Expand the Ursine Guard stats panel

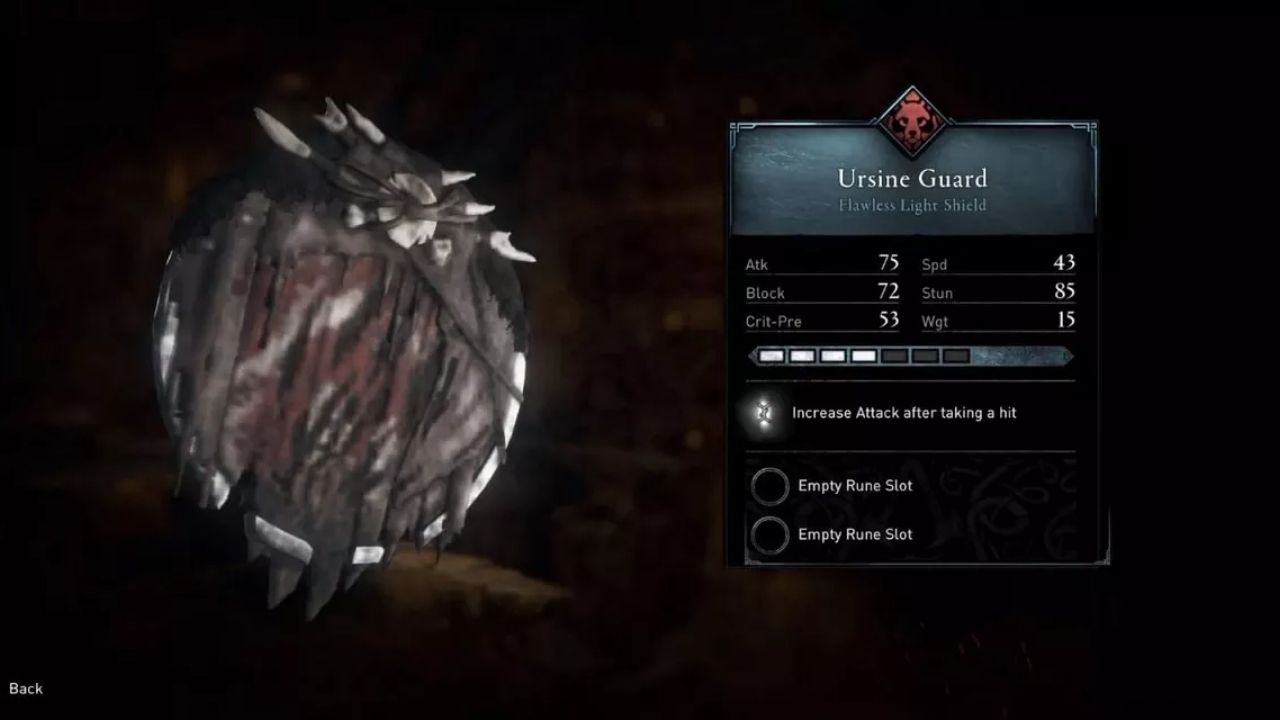click(910, 293)
